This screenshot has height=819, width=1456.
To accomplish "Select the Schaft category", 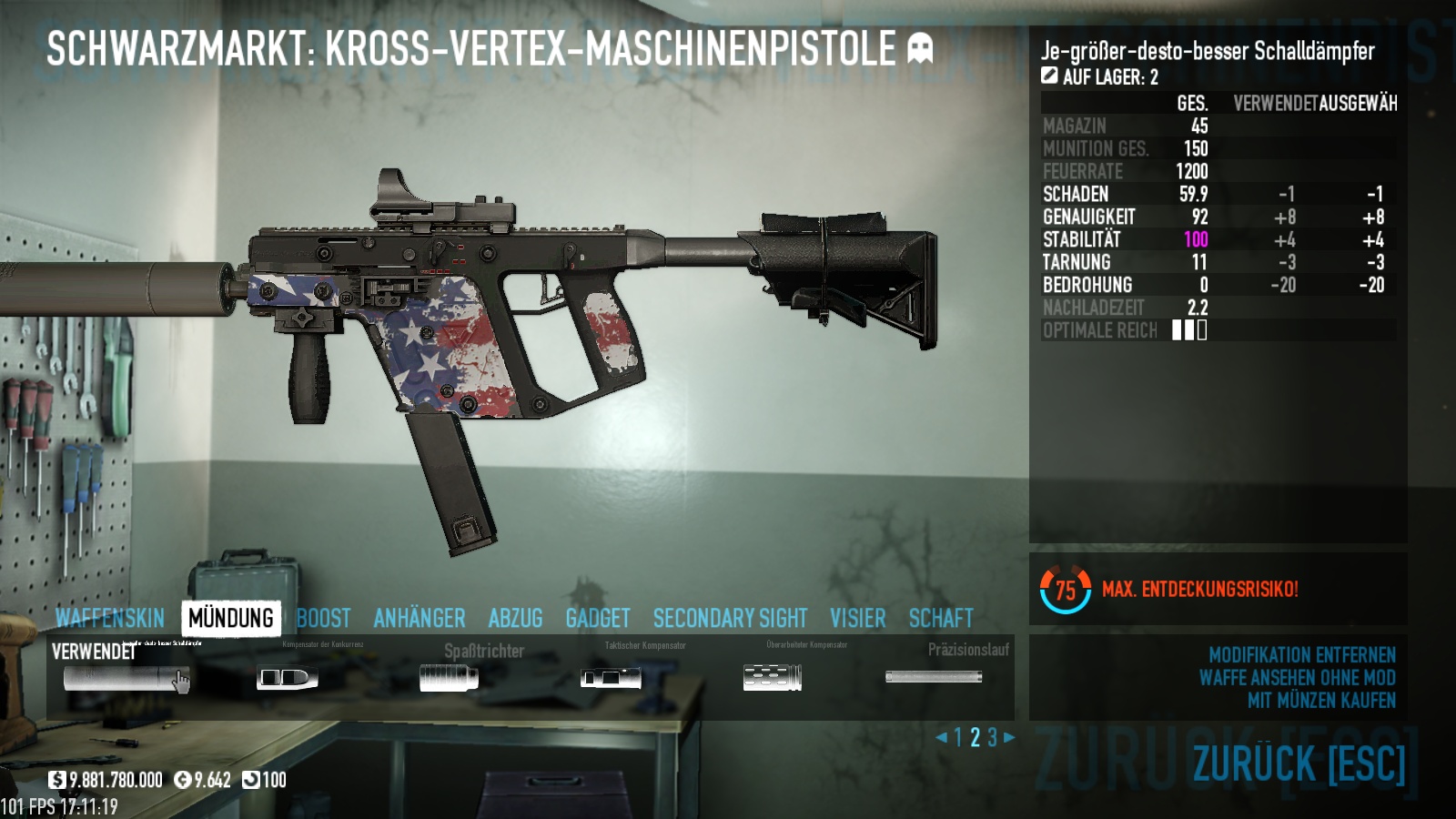I will tap(941, 619).
